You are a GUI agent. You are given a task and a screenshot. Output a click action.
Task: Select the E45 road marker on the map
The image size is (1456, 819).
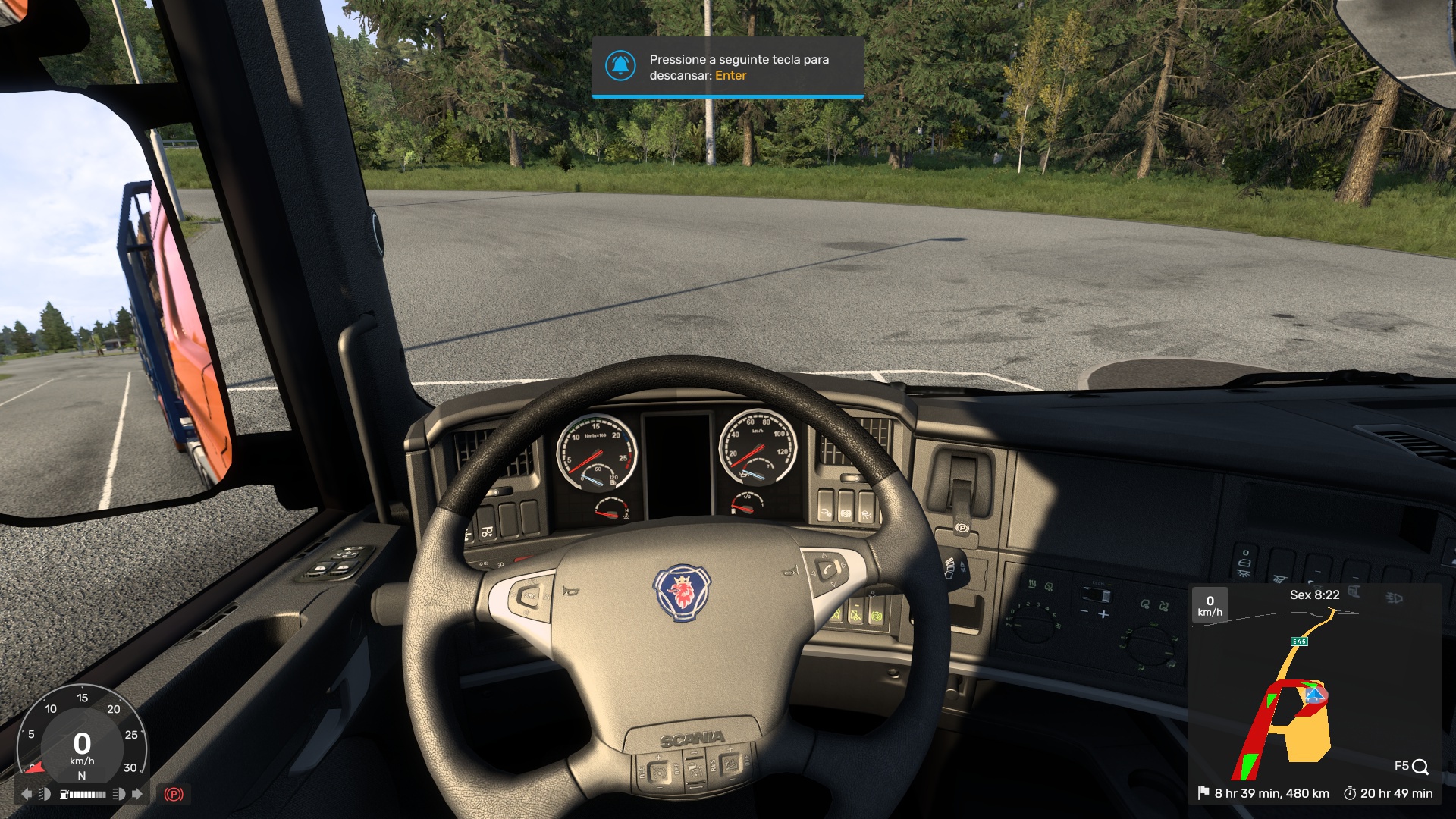click(x=1299, y=642)
